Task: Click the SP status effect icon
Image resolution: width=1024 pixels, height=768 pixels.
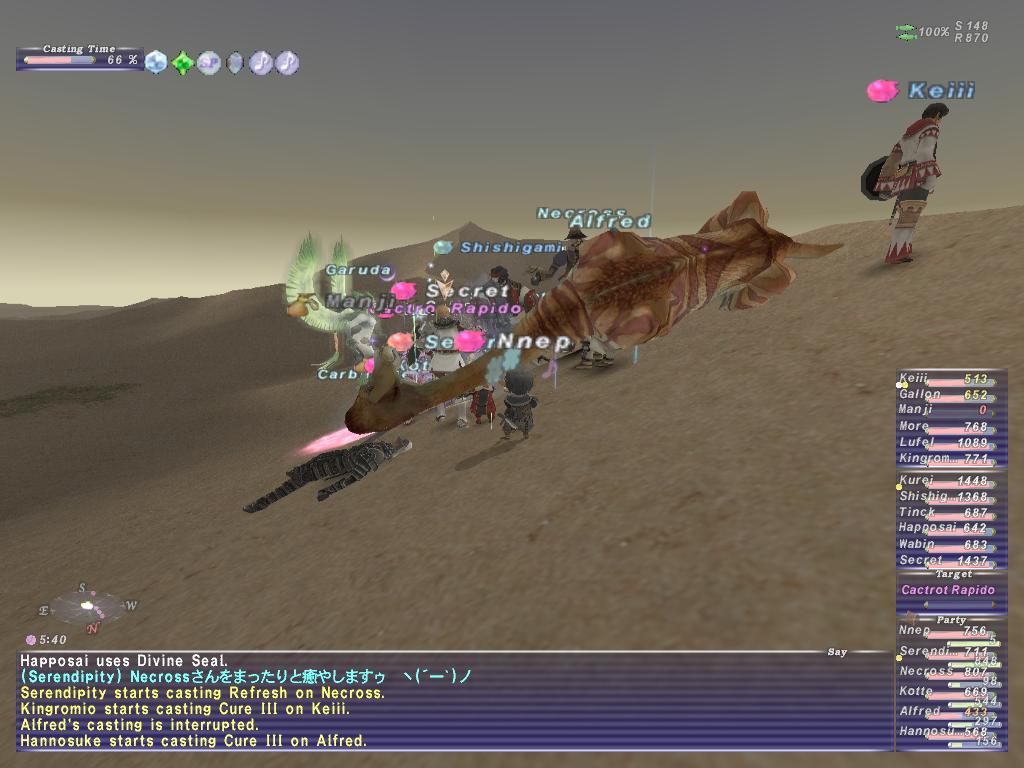Action: tap(208, 63)
